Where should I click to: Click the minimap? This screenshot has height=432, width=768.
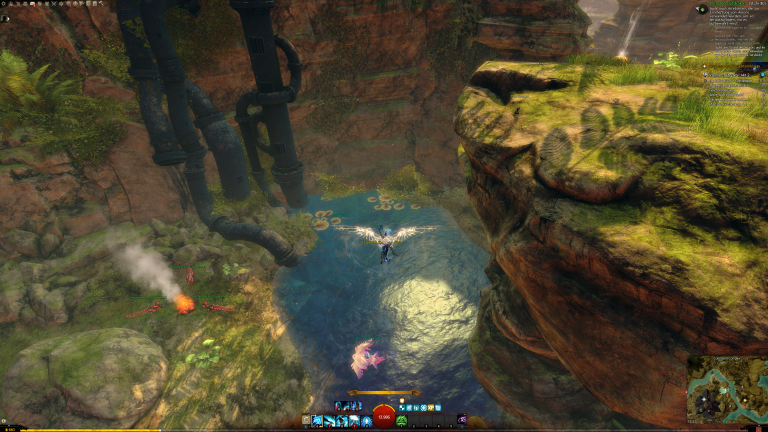tap(726, 390)
